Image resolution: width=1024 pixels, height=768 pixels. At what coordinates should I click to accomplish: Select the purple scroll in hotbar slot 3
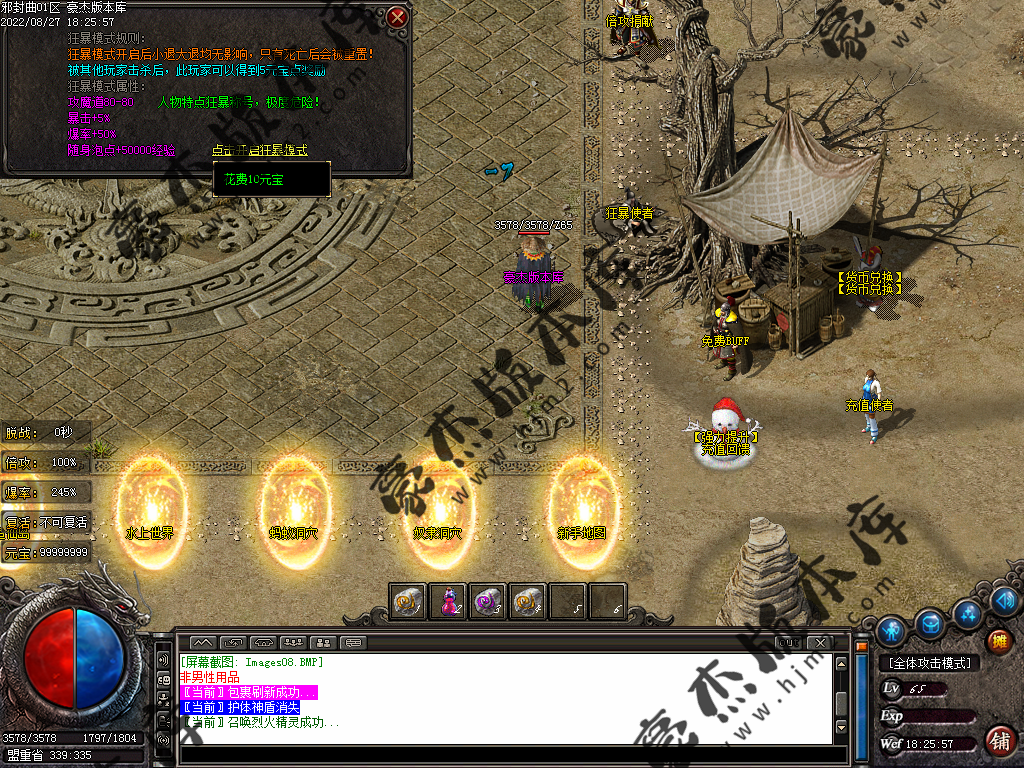pos(488,601)
